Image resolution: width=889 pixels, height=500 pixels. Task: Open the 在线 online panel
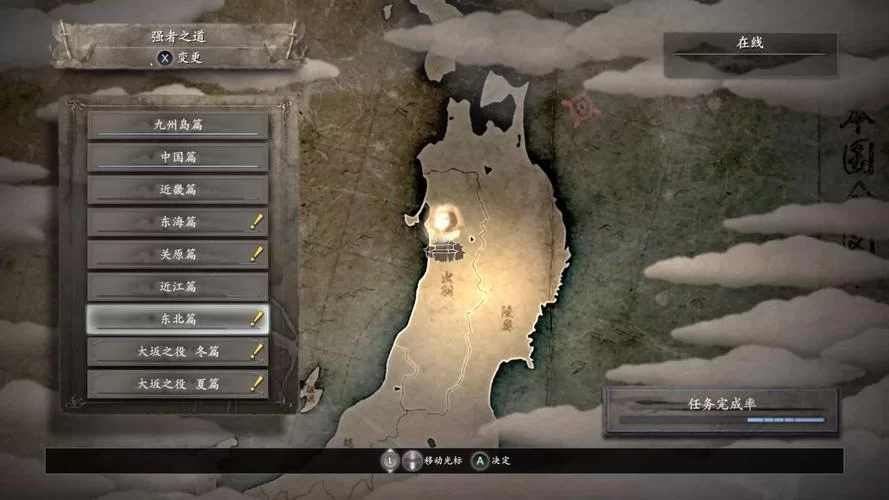[750, 44]
